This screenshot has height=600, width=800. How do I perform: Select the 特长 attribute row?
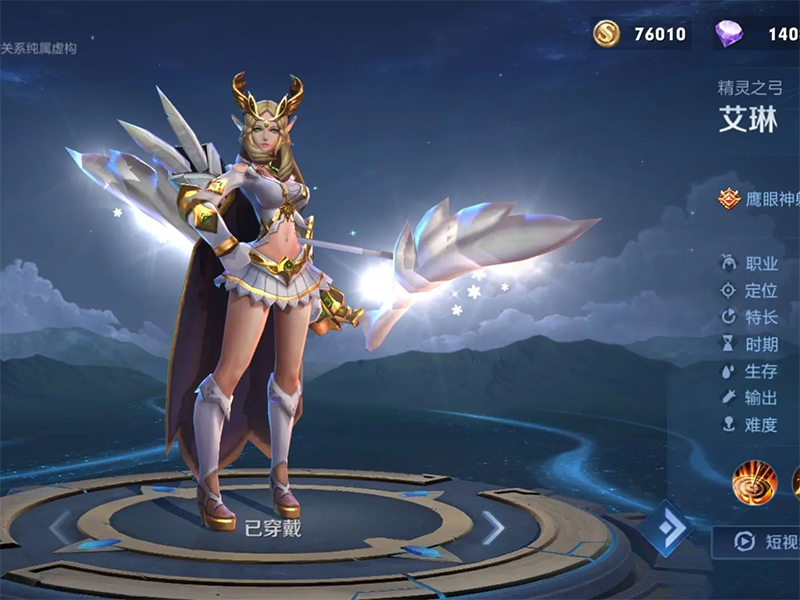750,317
